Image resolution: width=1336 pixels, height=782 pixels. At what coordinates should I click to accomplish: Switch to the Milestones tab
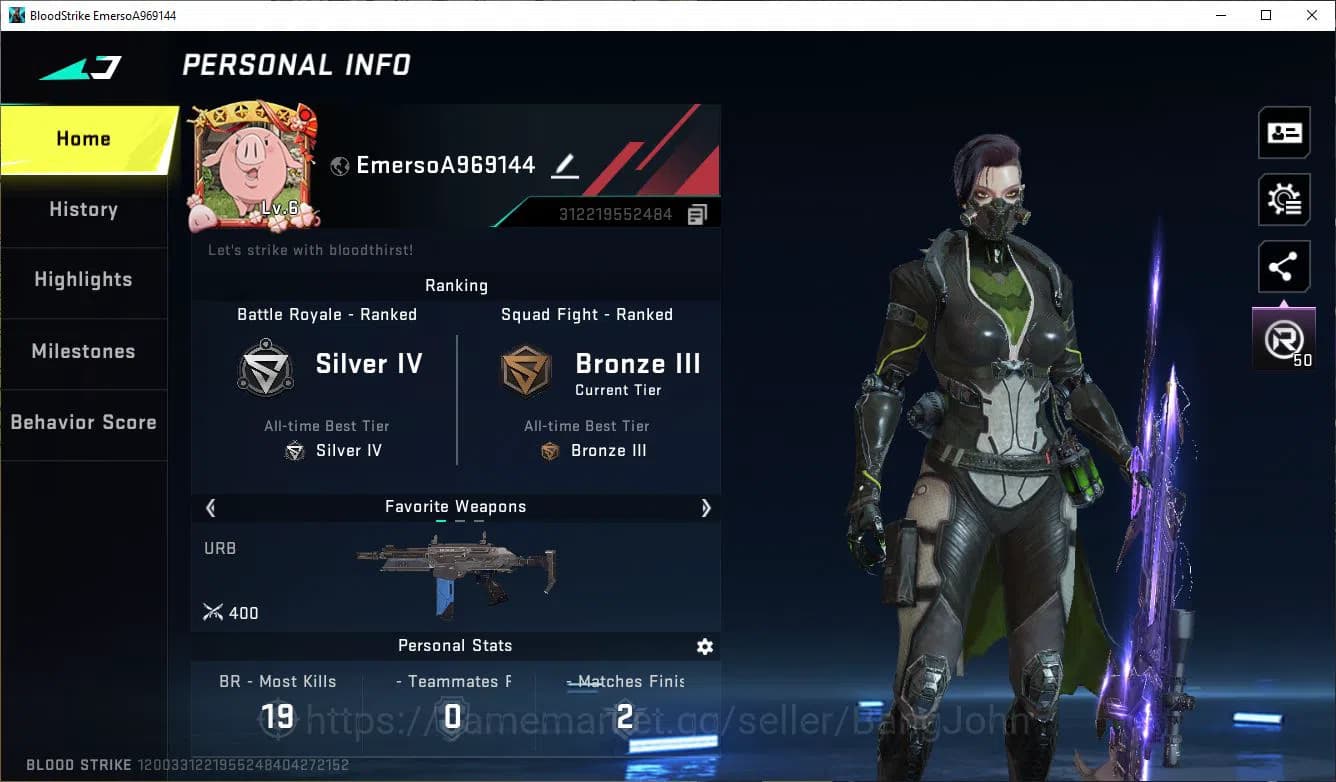[x=83, y=351]
